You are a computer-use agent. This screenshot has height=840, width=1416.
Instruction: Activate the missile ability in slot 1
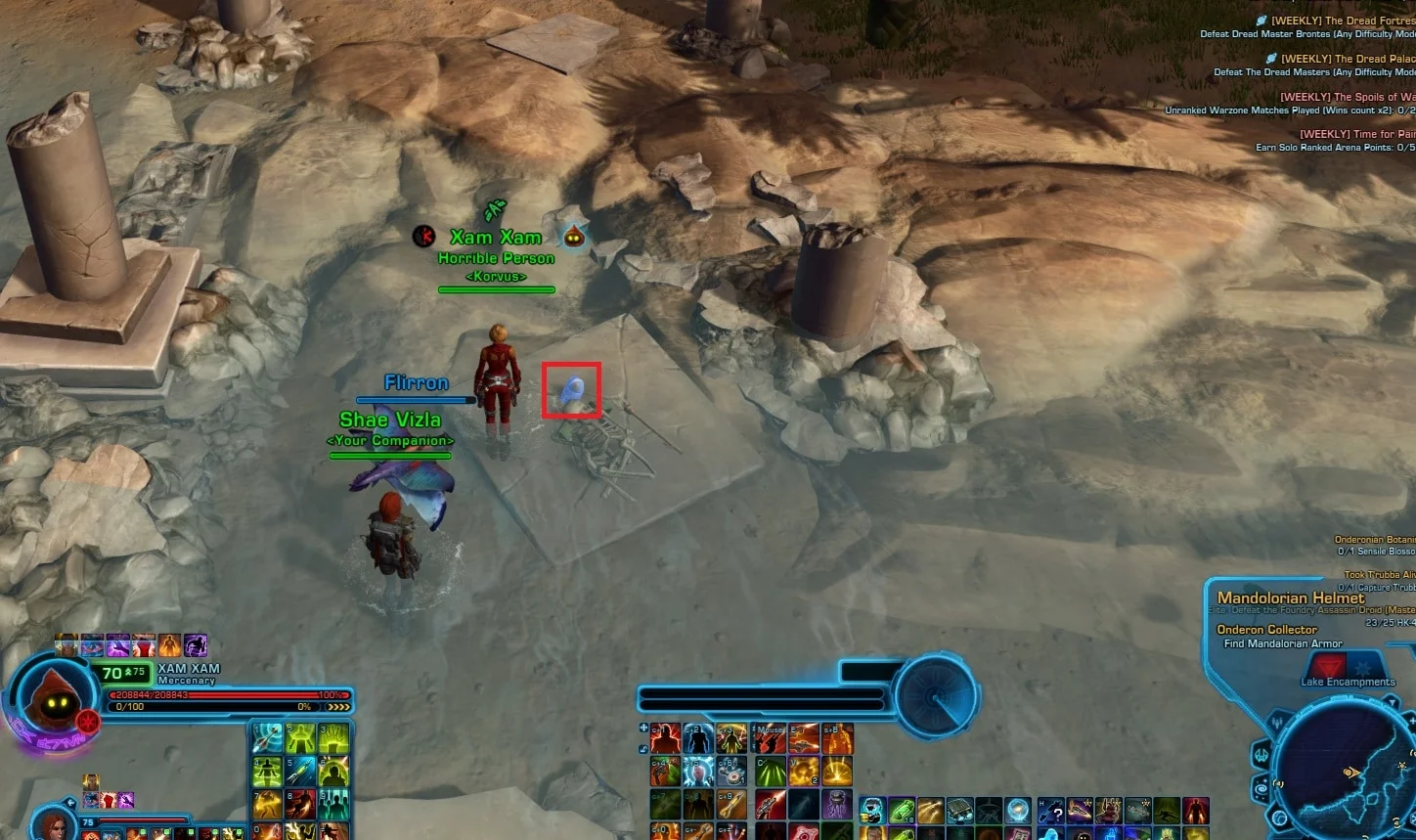(268, 738)
